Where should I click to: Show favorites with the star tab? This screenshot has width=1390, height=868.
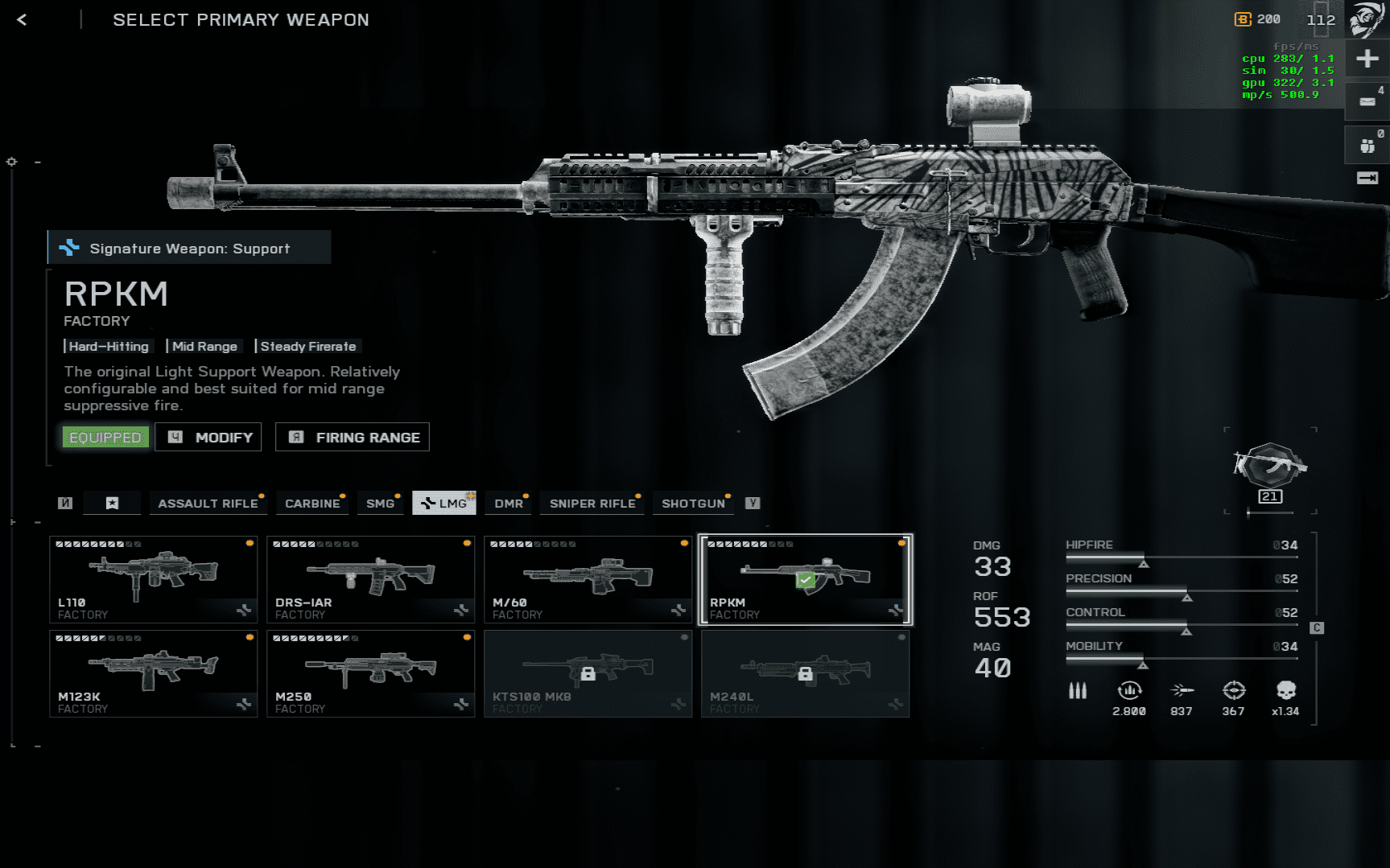coord(113,504)
